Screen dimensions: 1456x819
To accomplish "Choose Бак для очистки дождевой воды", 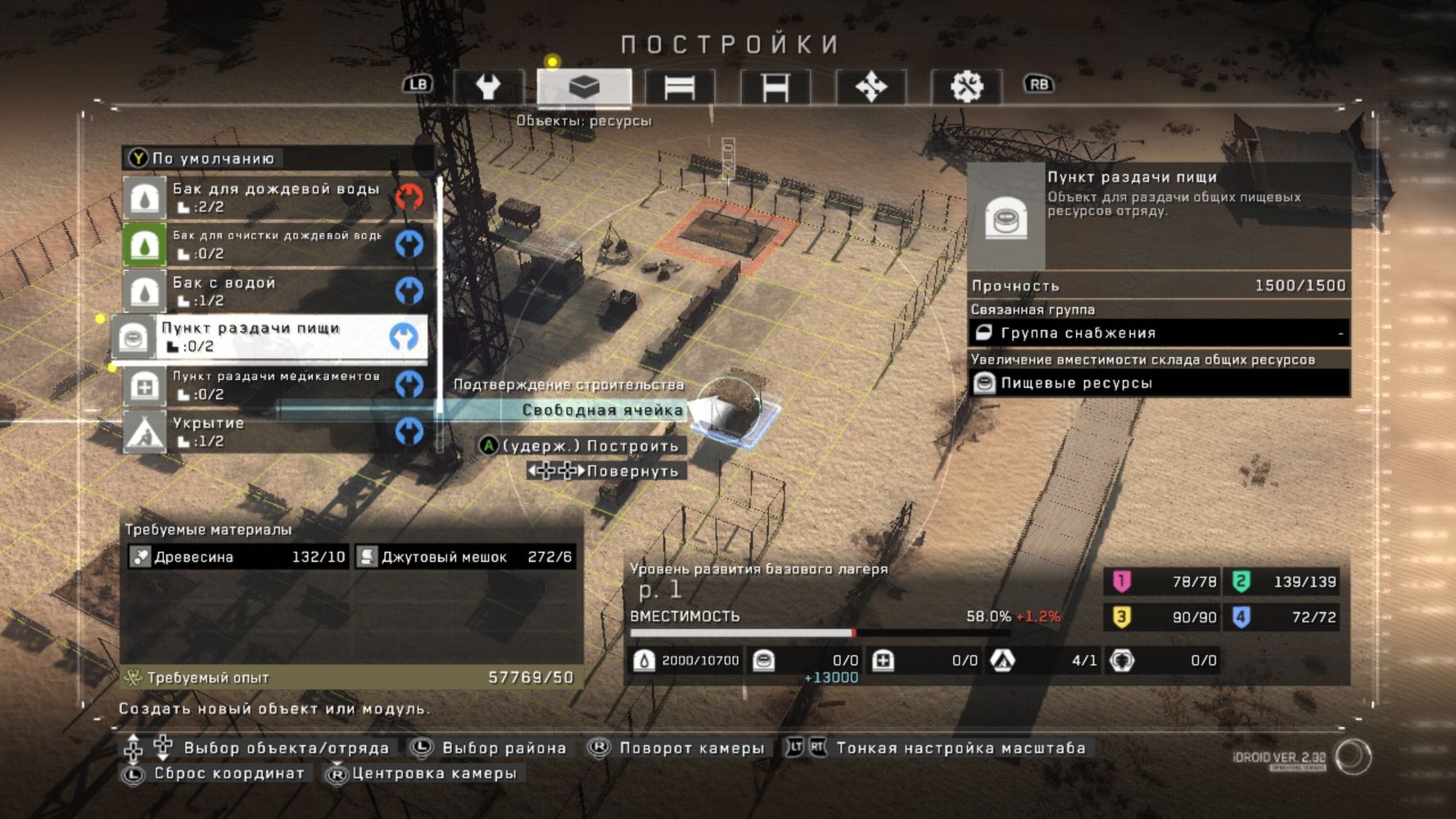I will tap(275, 244).
